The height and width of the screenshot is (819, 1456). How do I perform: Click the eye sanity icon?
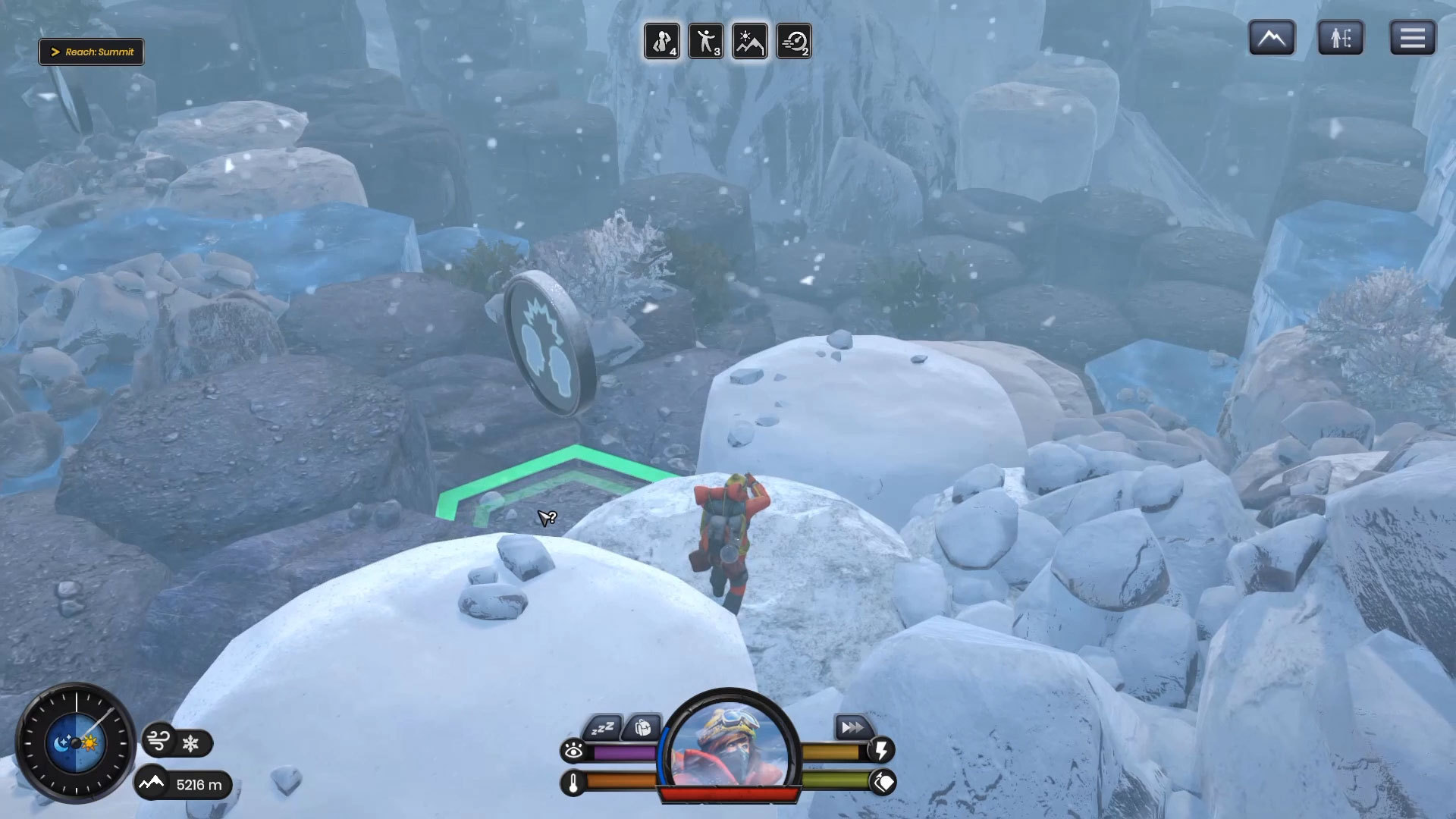(574, 751)
